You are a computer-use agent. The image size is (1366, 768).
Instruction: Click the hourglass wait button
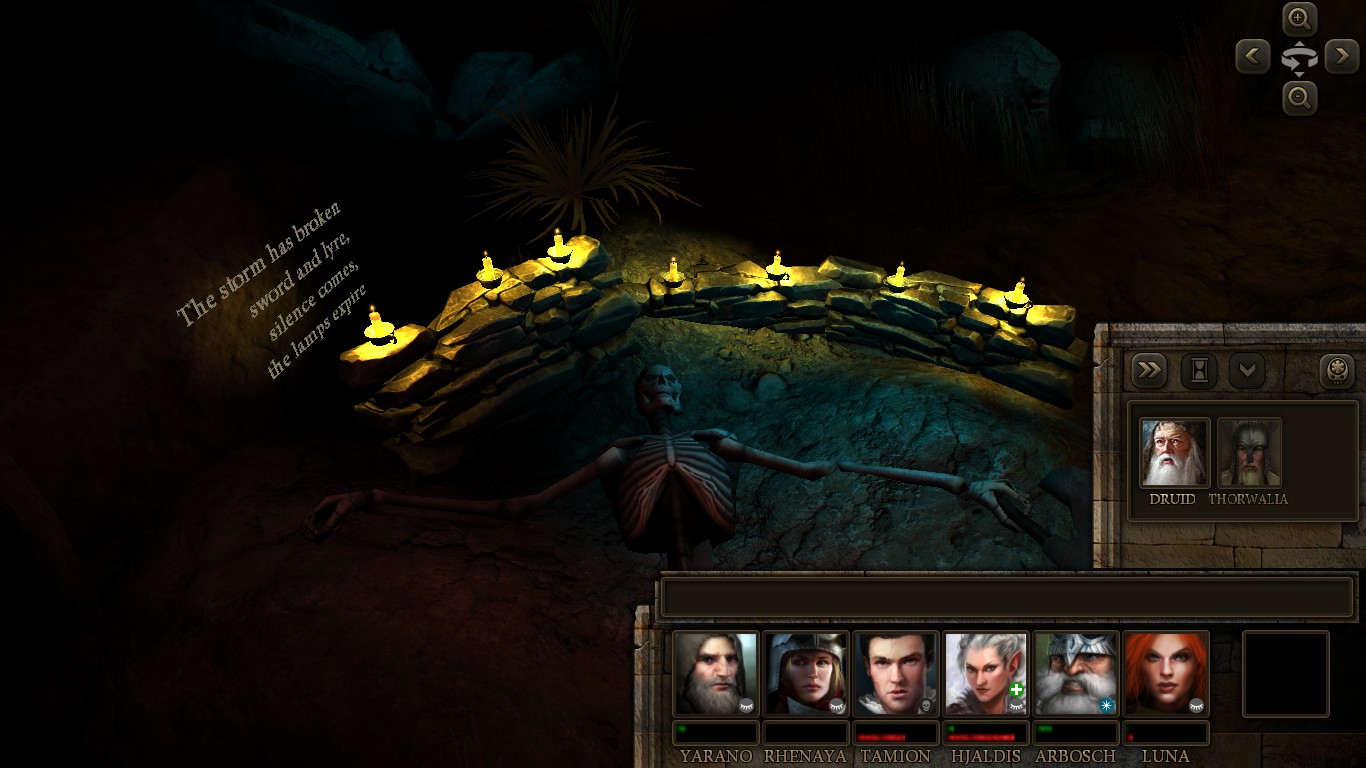1199,371
